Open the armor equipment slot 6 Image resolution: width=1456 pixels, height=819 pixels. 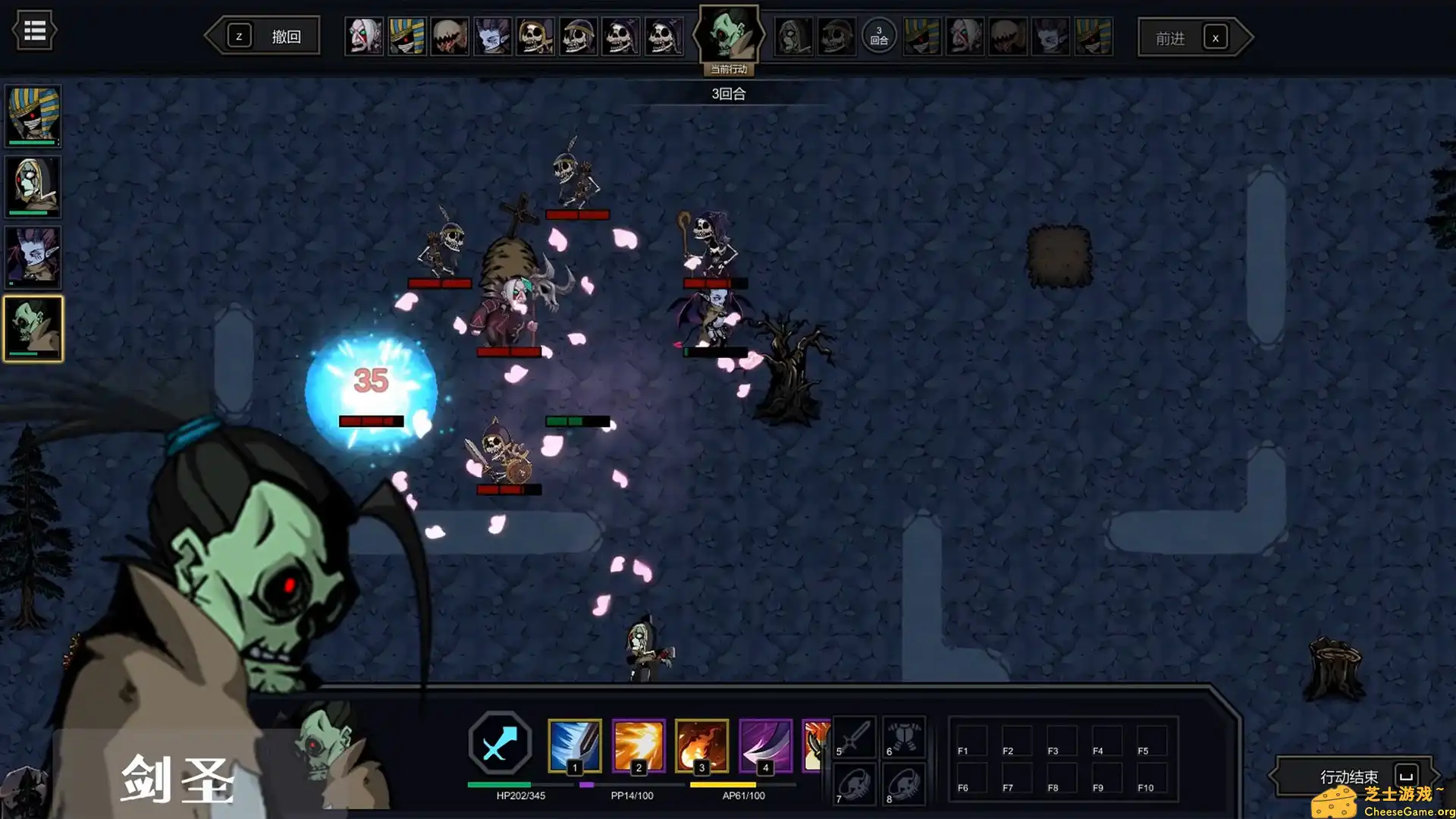[x=904, y=736]
